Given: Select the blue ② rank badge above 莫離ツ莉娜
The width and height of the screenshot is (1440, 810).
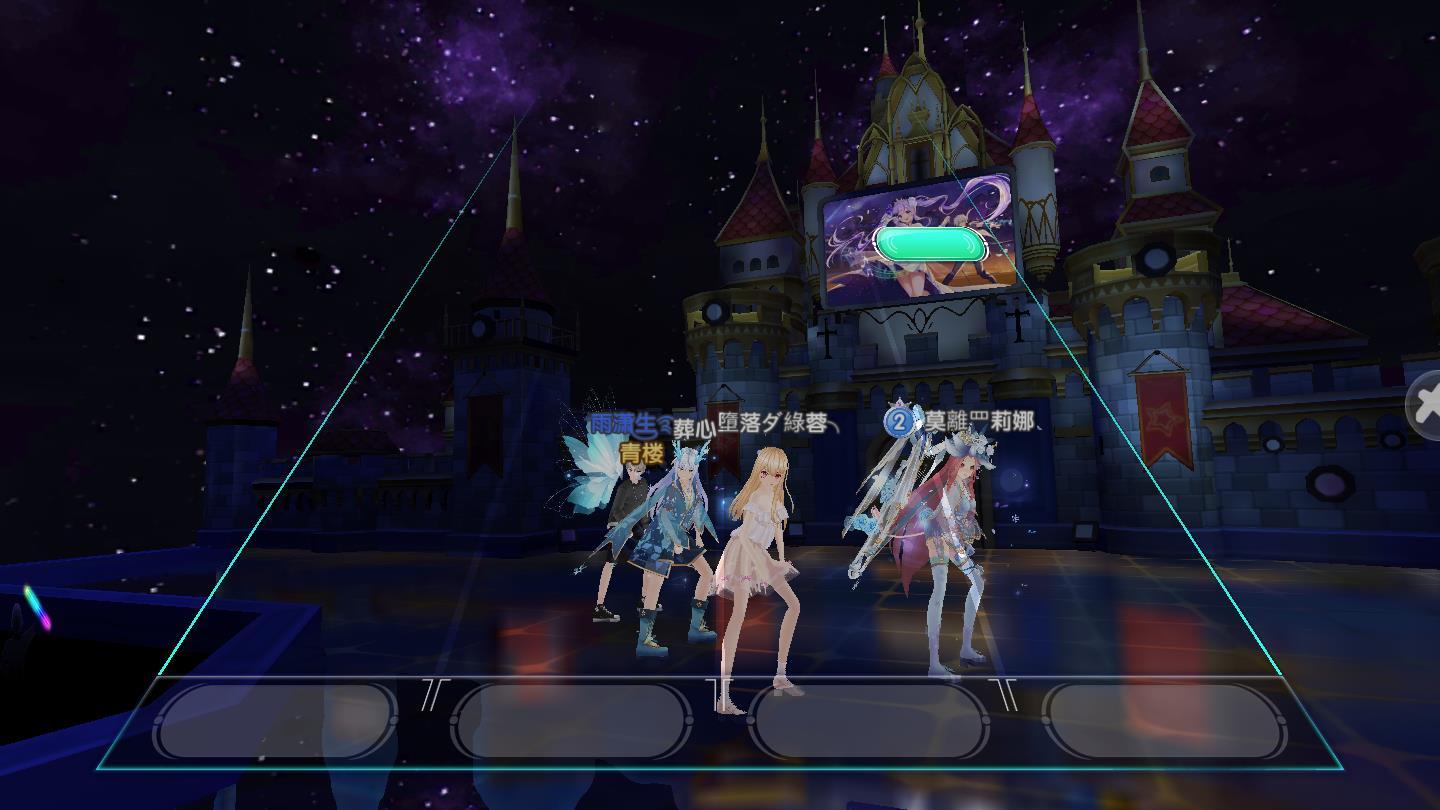Looking at the screenshot, I should click(x=898, y=422).
